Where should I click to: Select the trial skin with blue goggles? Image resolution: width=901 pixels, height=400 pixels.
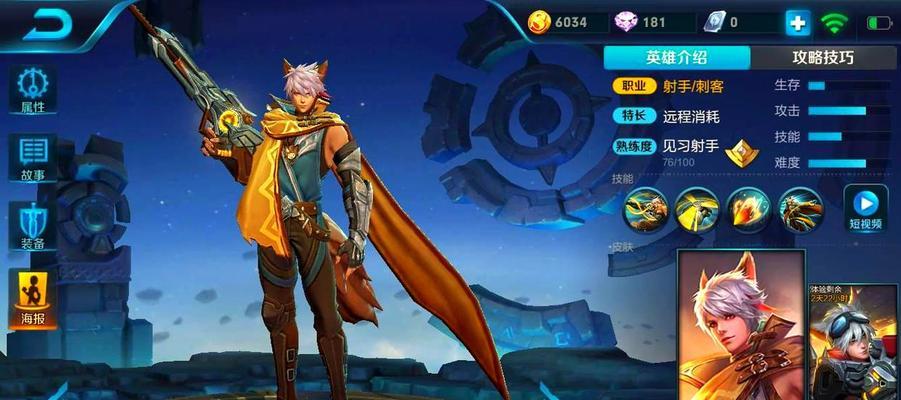[853, 342]
